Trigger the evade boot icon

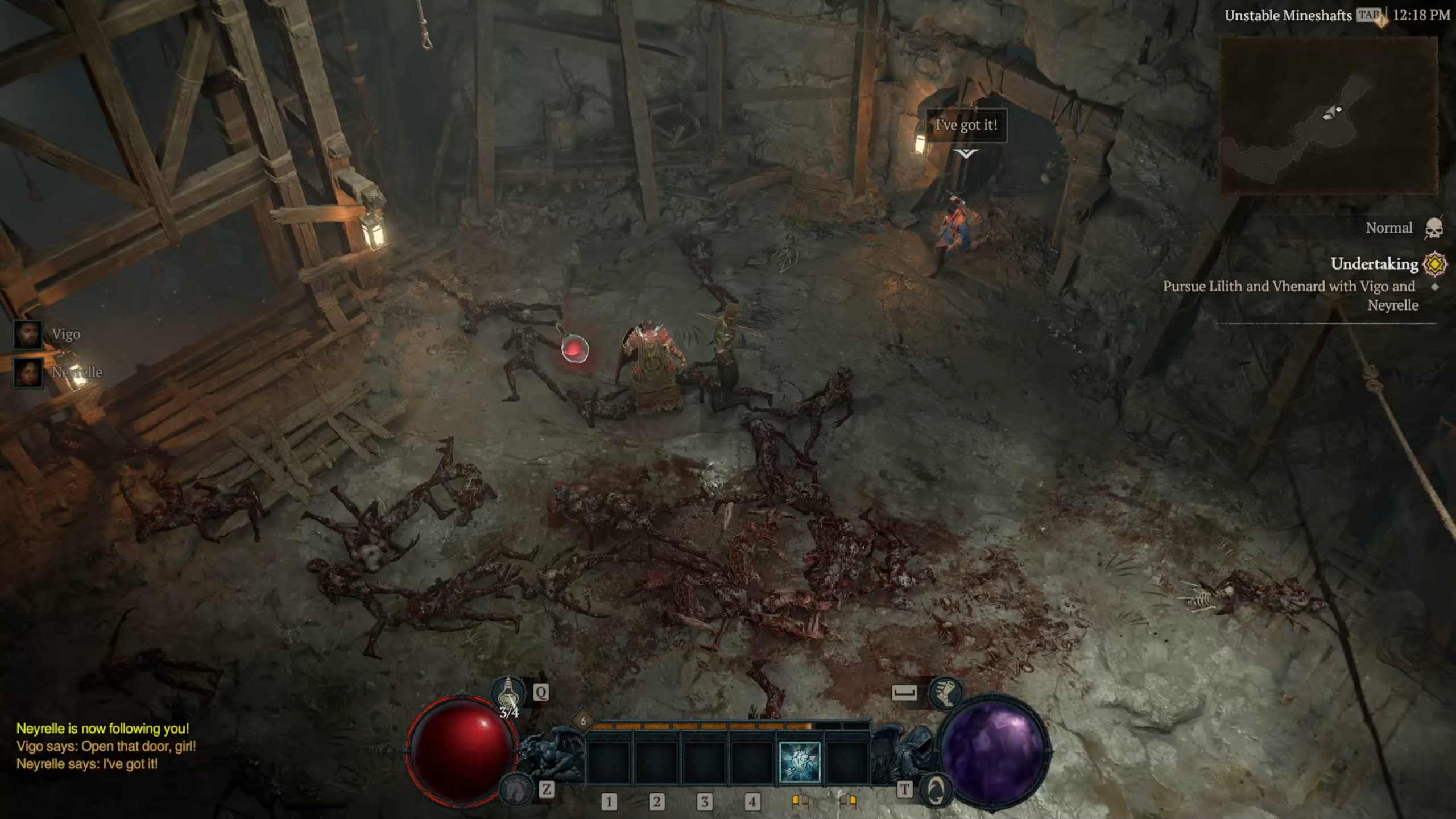945,693
